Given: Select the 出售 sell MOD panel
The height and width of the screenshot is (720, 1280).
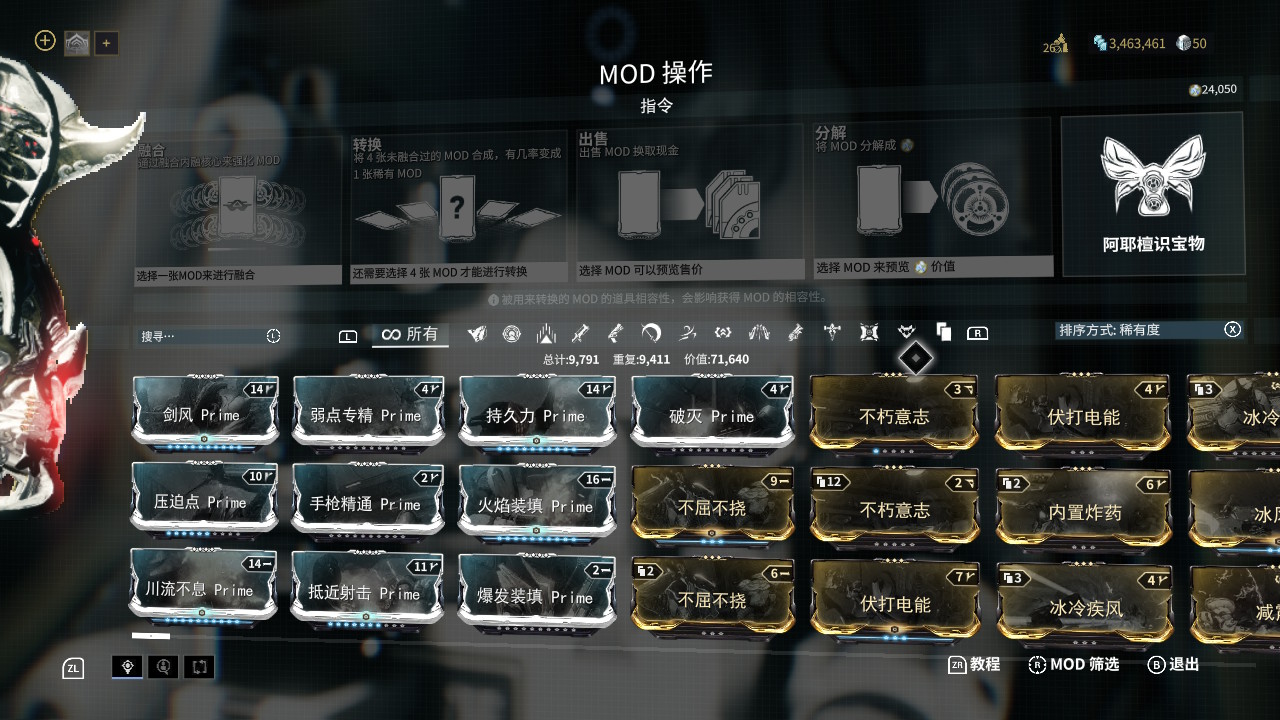Looking at the screenshot, I should [x=690, y=202].
